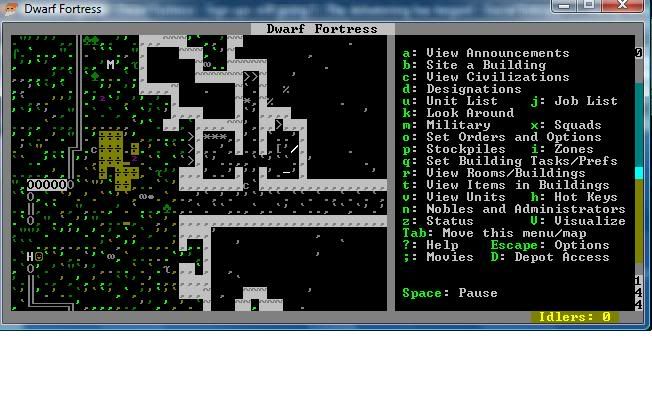Choose View Rooms/Buildings
The width and height of the screenshot is (652, 400).
click(x=505, y=173)
